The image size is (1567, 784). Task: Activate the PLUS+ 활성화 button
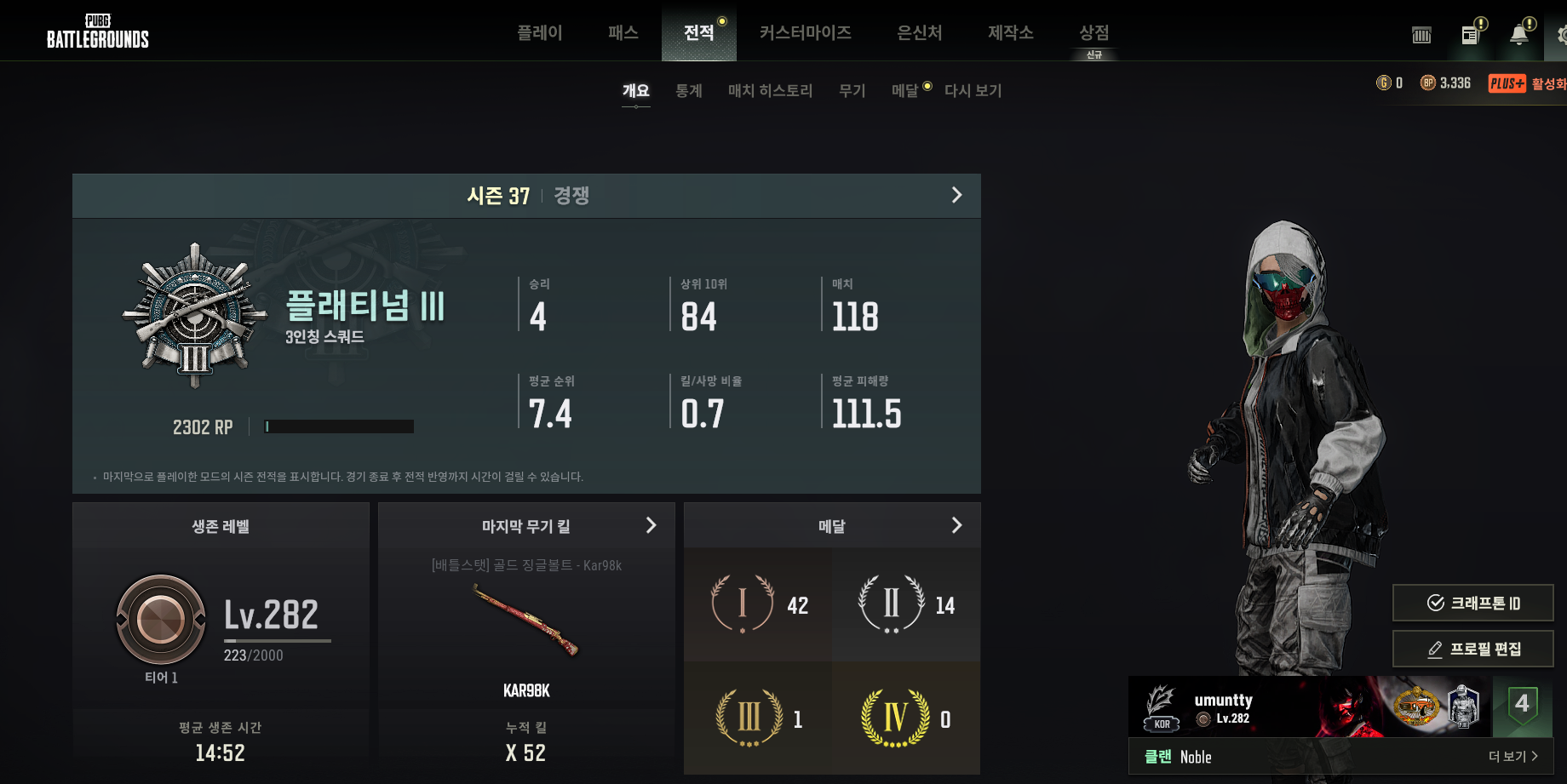1527,83
